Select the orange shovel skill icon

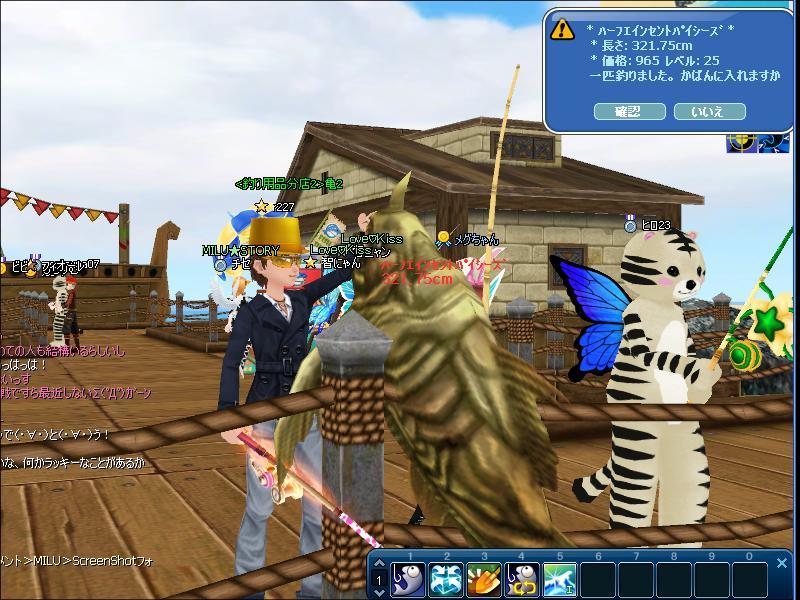(483, 579)
